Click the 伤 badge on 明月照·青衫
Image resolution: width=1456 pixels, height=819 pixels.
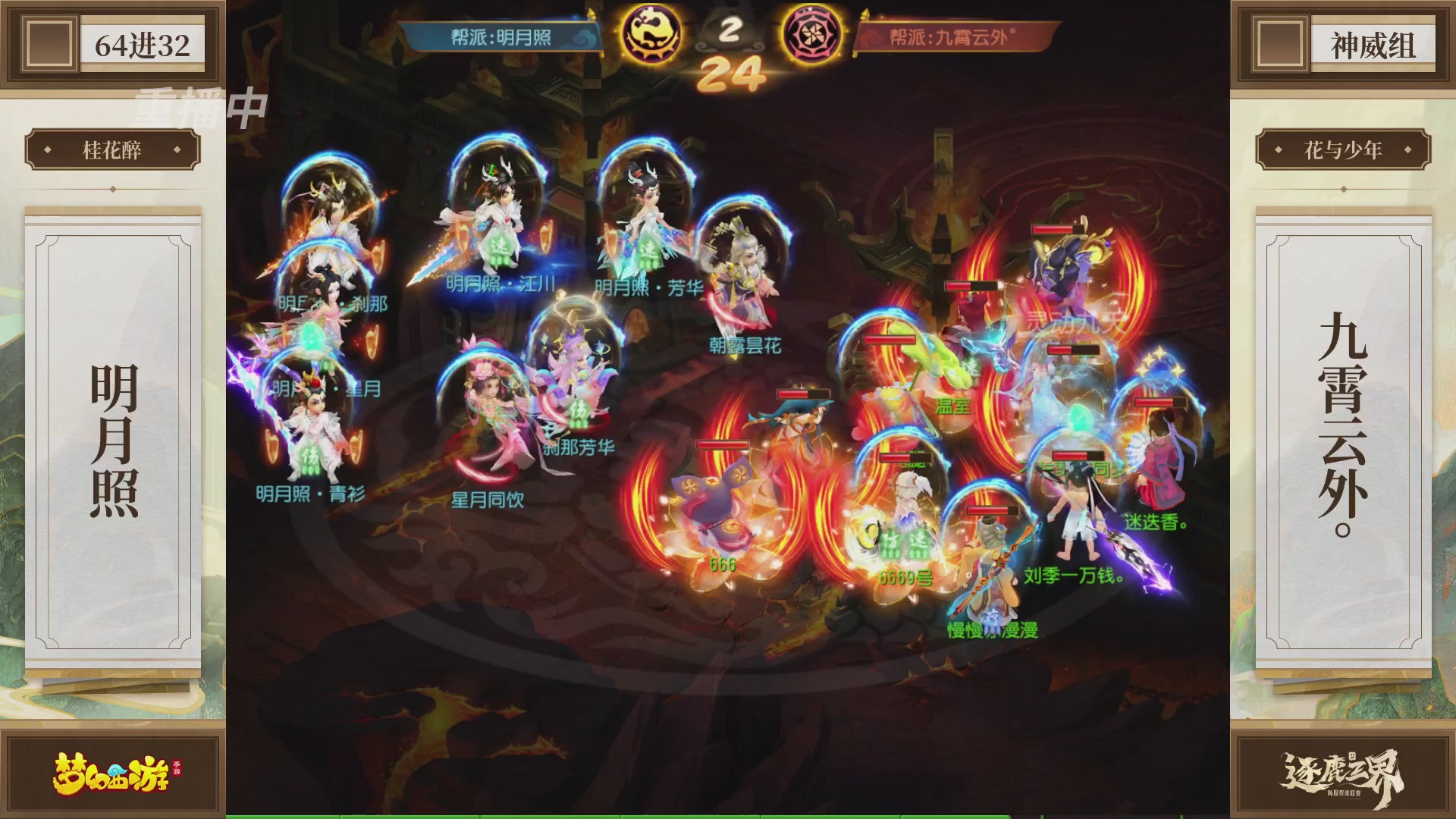click(x=312, y=457)
